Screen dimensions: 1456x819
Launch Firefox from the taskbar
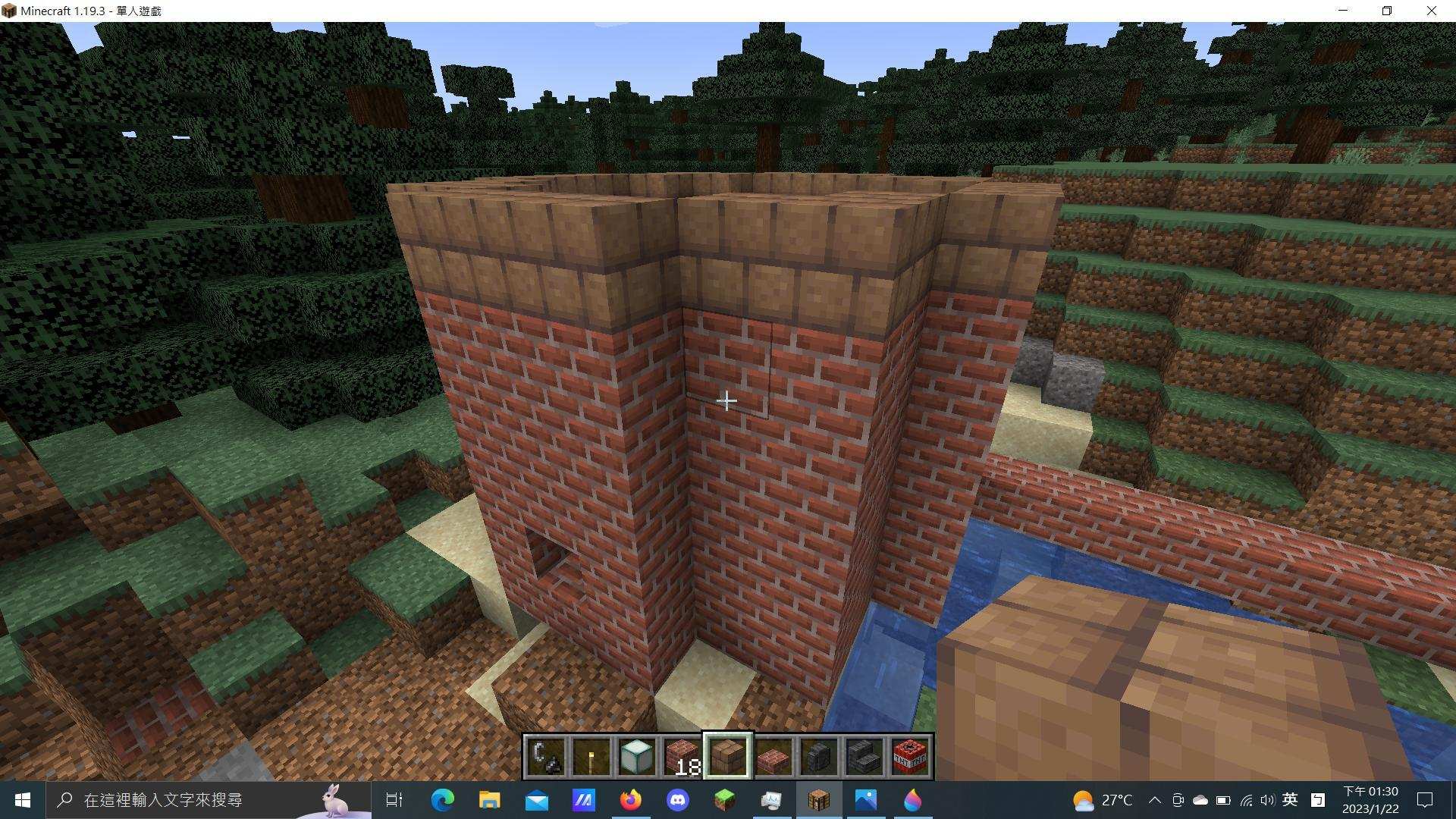point(631,799)
